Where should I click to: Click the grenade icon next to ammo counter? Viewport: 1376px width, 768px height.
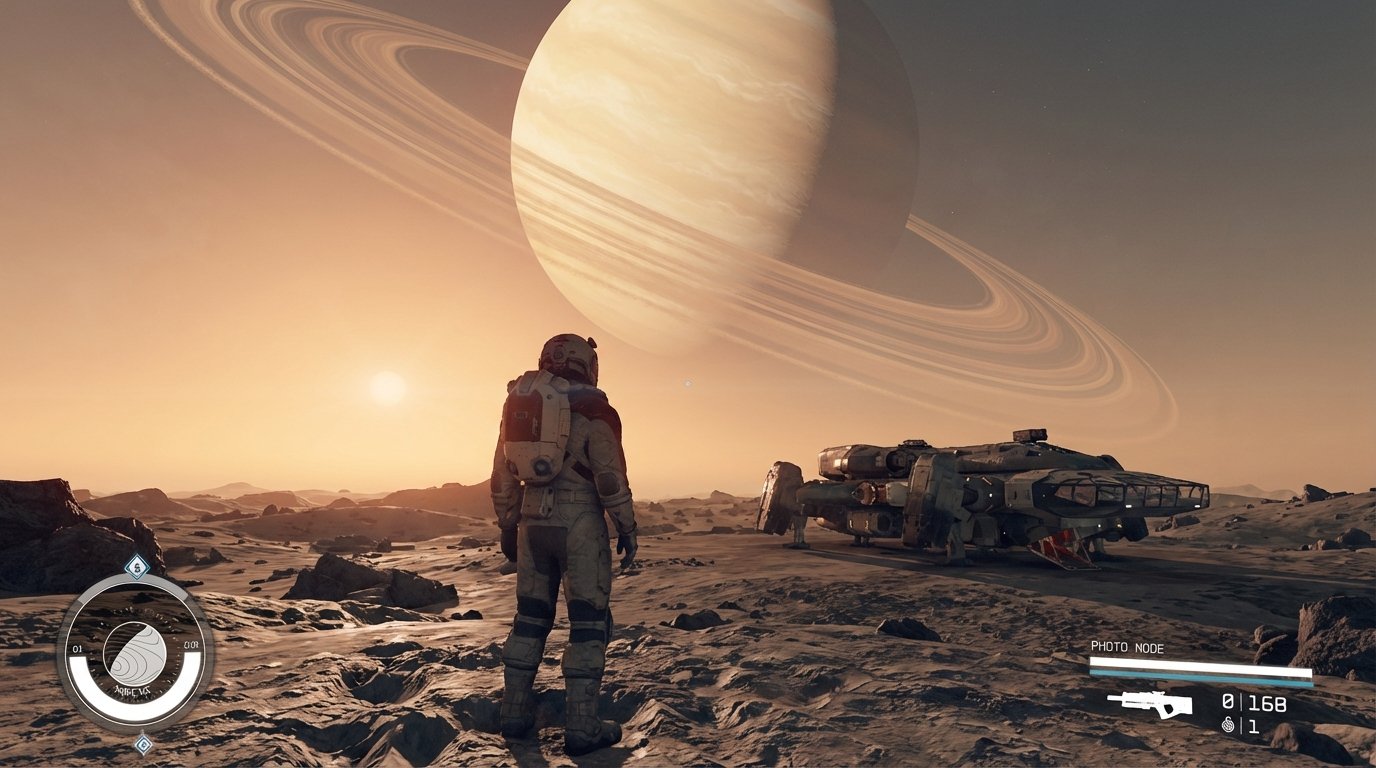[x=1227, y=726]
